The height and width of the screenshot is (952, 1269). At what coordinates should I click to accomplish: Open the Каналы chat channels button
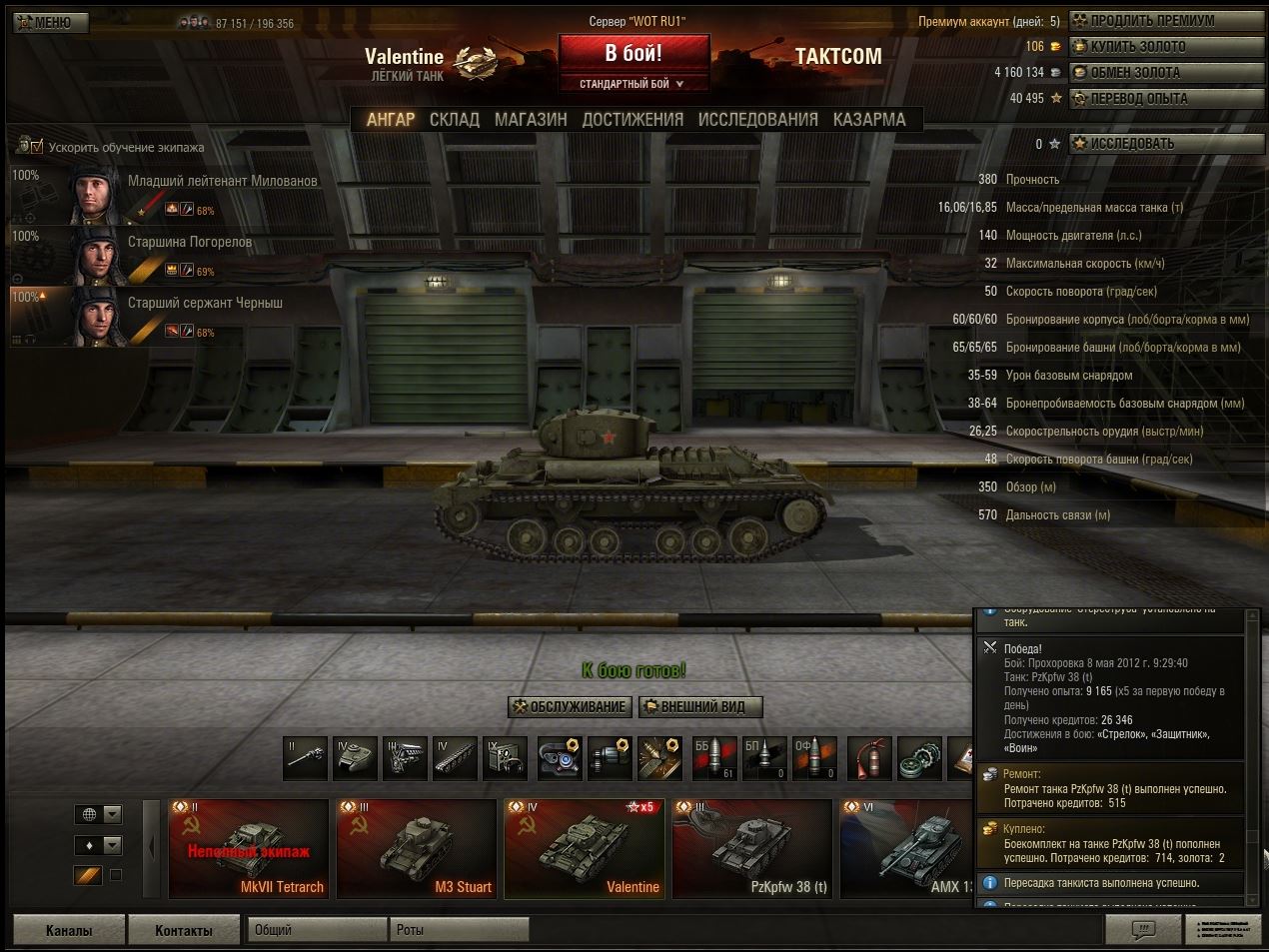pos(69,930)
